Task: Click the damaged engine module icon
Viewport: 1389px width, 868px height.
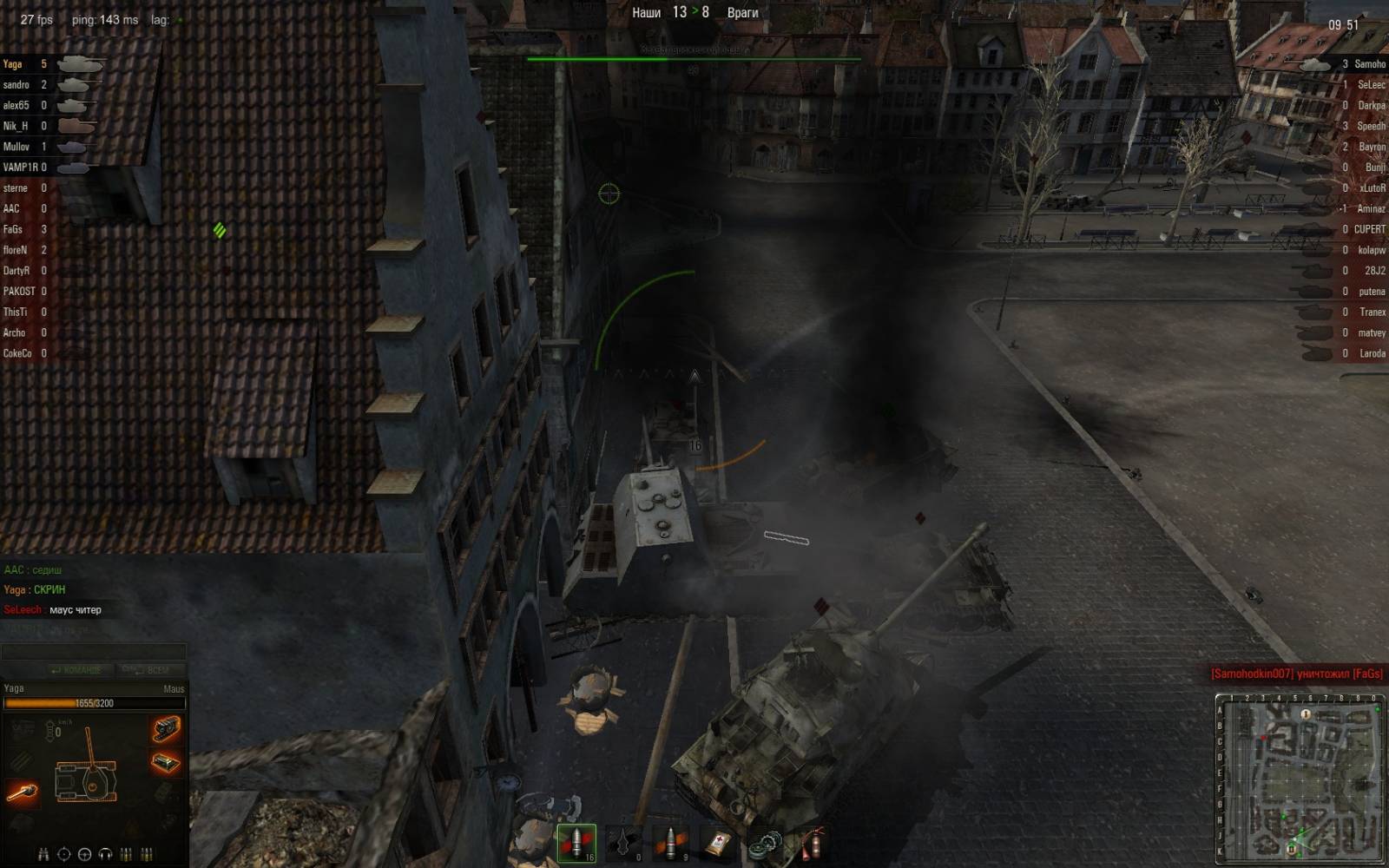Action: [x=165, y=728]
